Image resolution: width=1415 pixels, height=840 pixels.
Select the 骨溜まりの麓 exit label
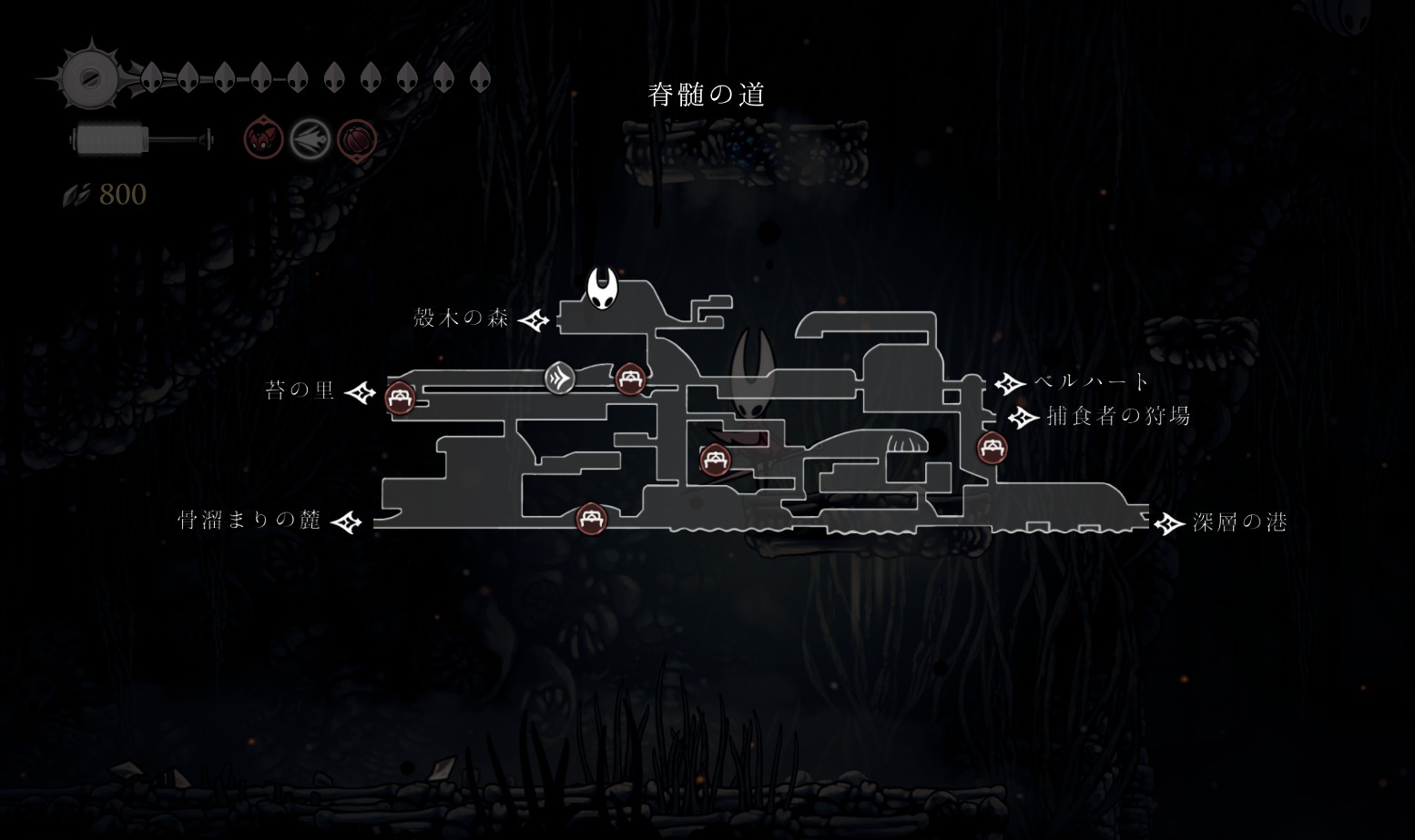[249, 520]
